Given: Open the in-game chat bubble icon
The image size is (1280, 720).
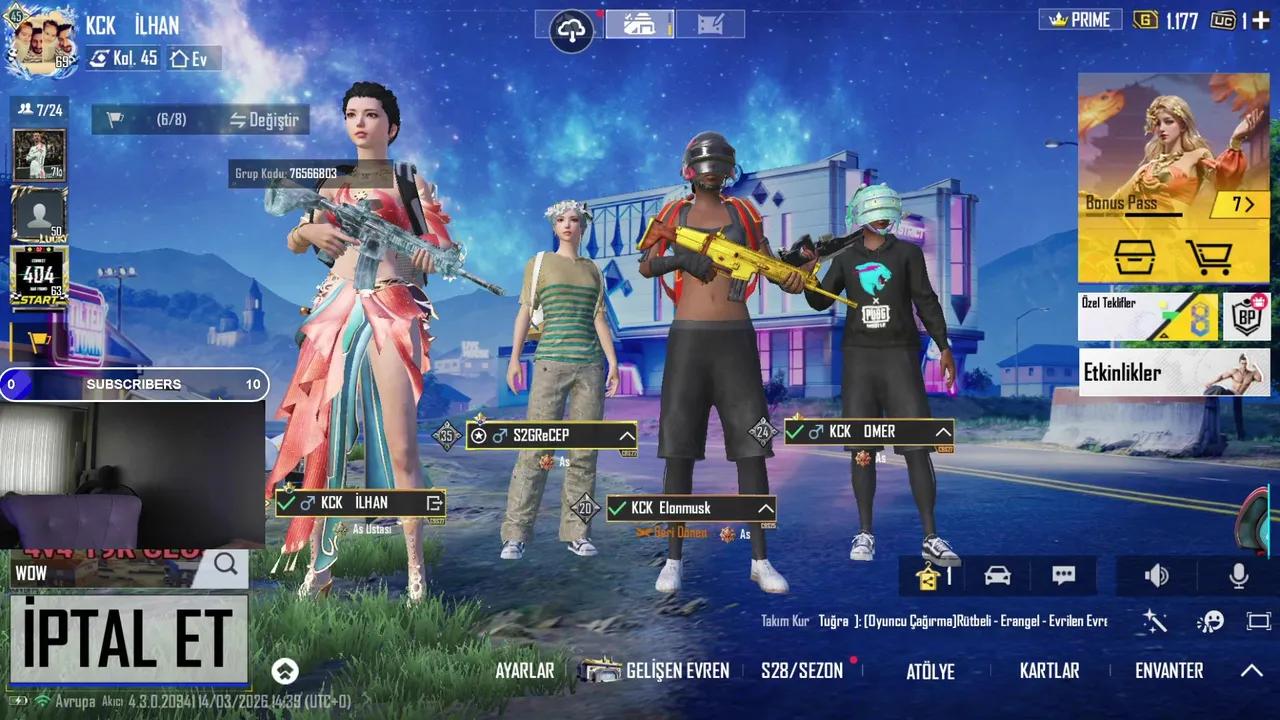Looking at the screenshot, I should click(1063, 576).
